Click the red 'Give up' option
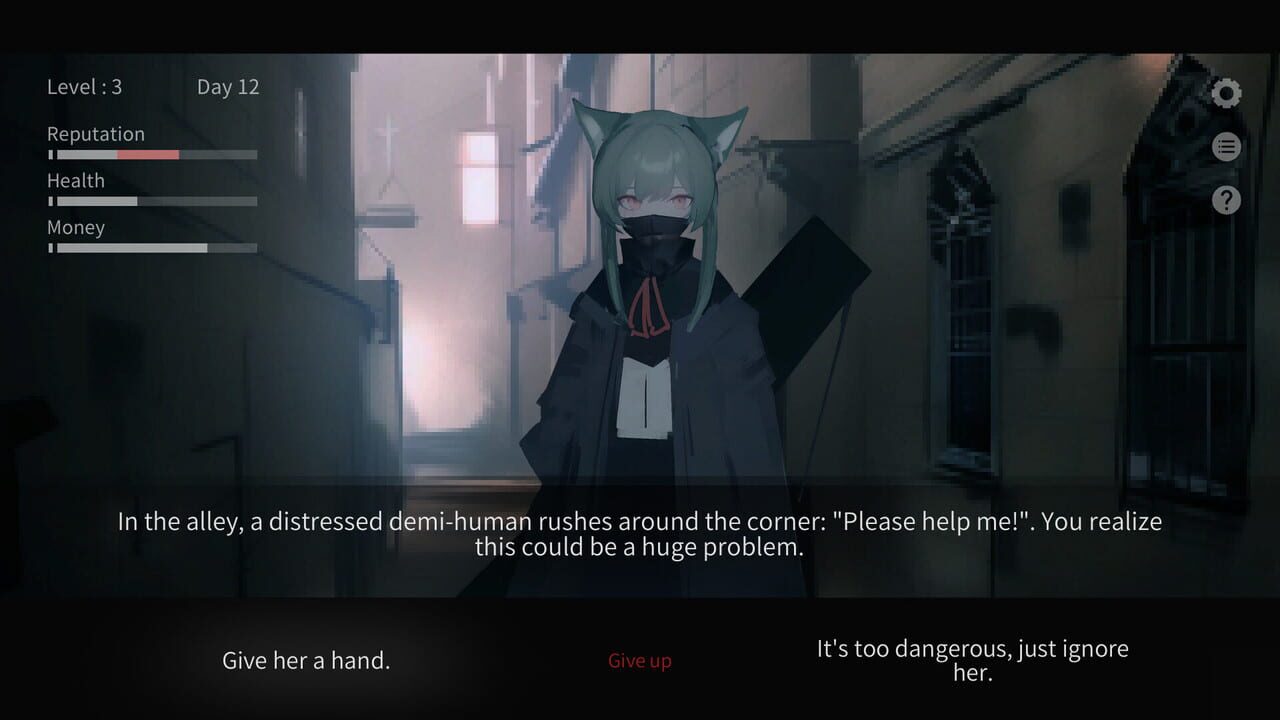 coord(639,660)
